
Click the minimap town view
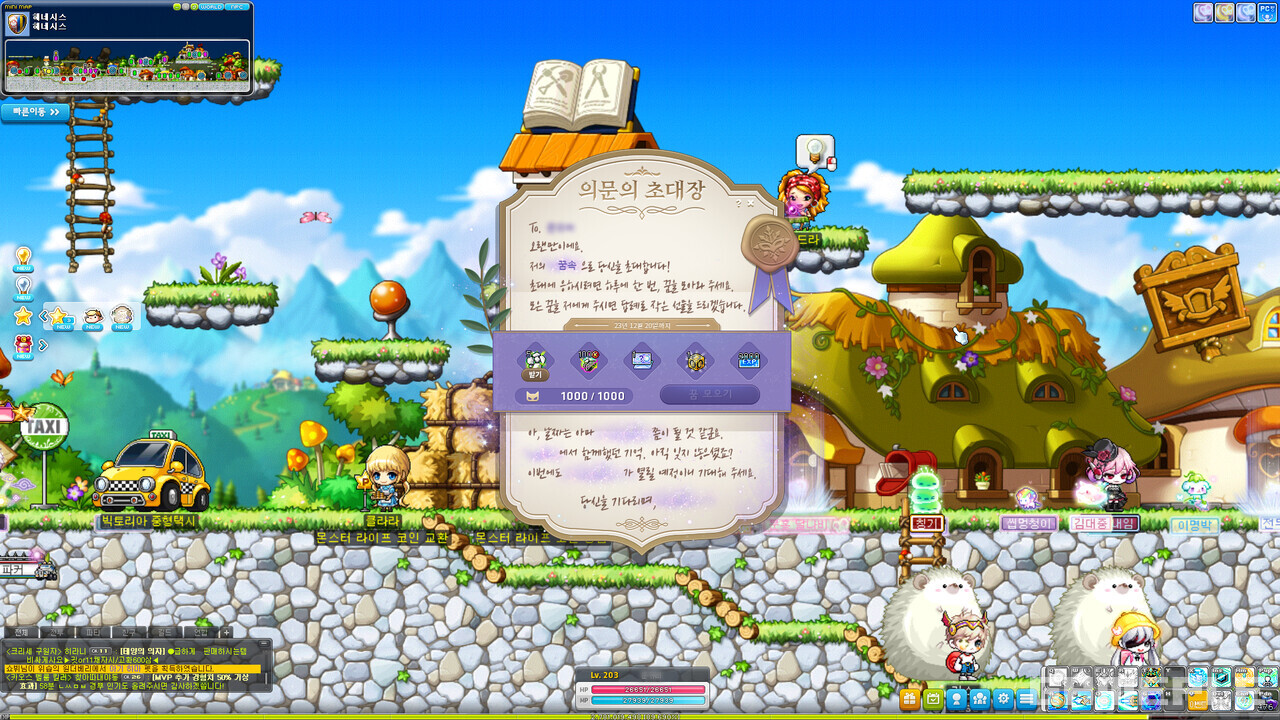(127, 60)
